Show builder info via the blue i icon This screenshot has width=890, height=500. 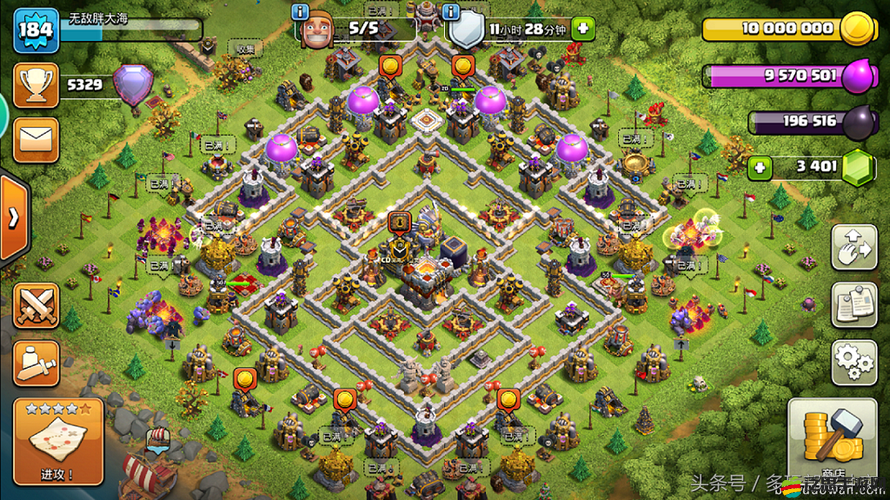[300, 11]
